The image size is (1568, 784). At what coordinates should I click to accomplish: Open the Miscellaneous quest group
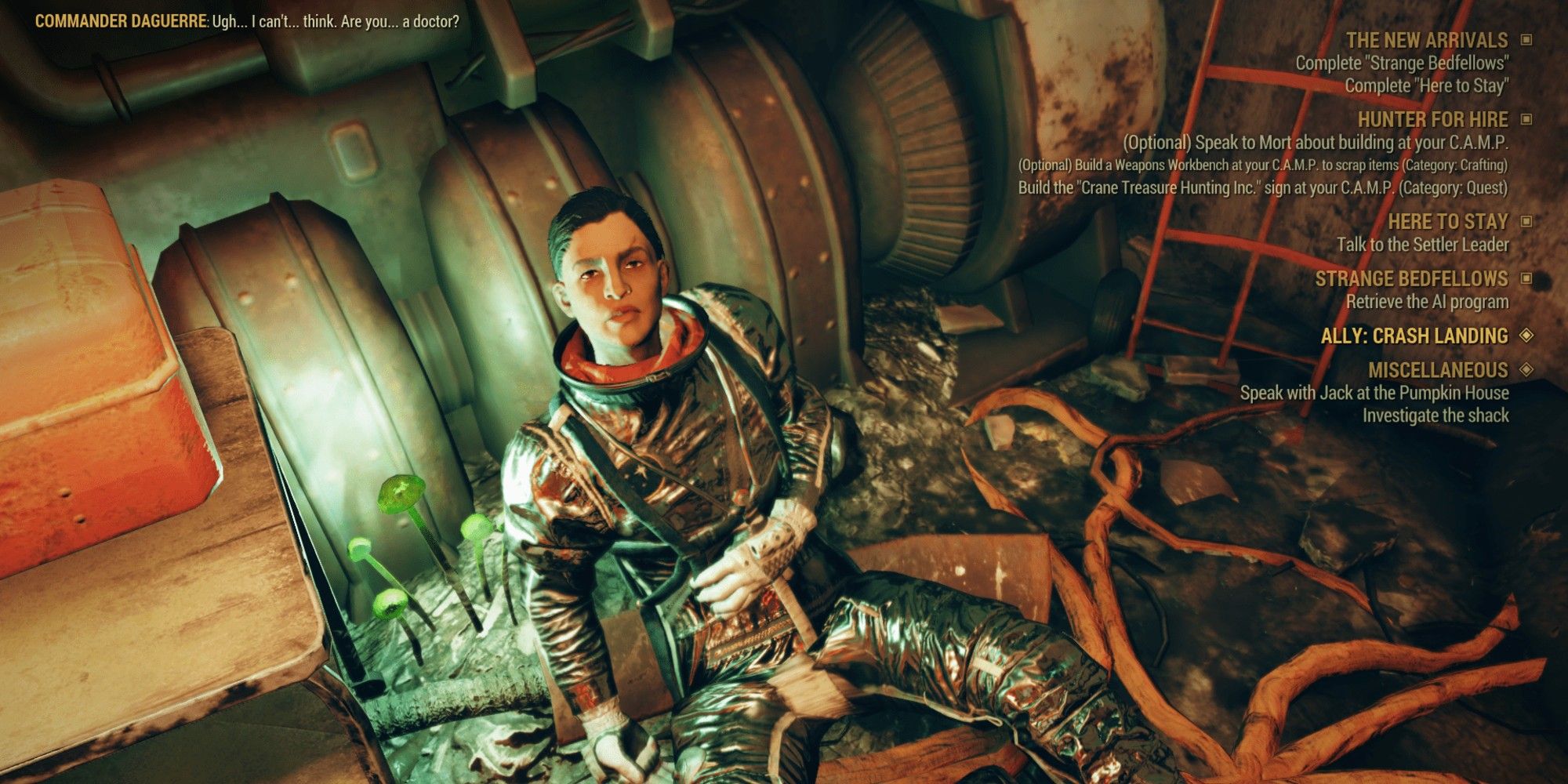click(x=1437, y=370)
